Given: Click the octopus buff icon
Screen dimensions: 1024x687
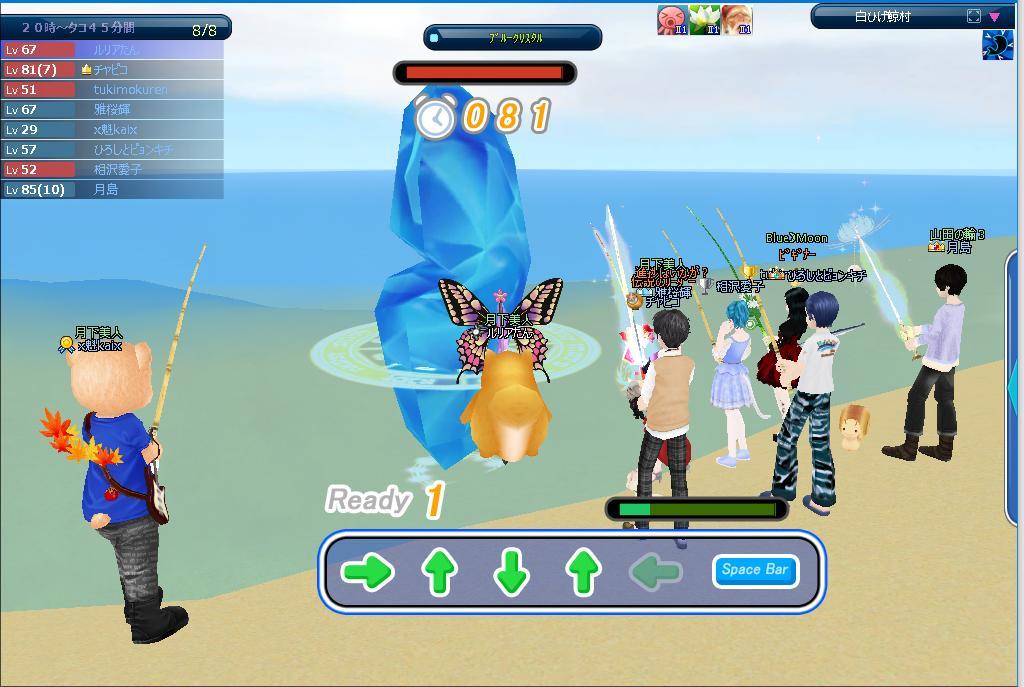Looking at the screenshot, I should [672, 20].
